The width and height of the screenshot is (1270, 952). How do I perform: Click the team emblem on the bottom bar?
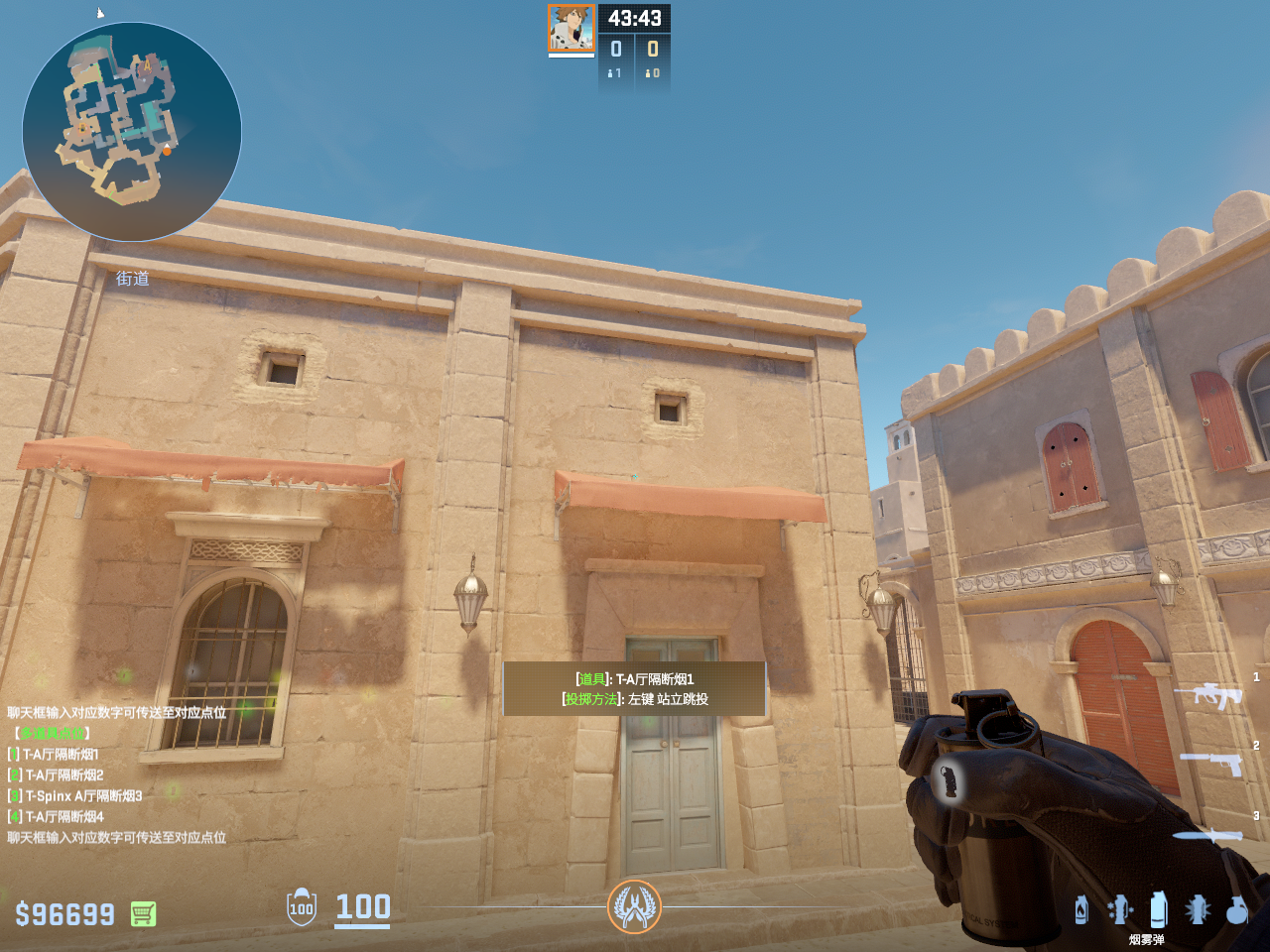click(634, 906)
